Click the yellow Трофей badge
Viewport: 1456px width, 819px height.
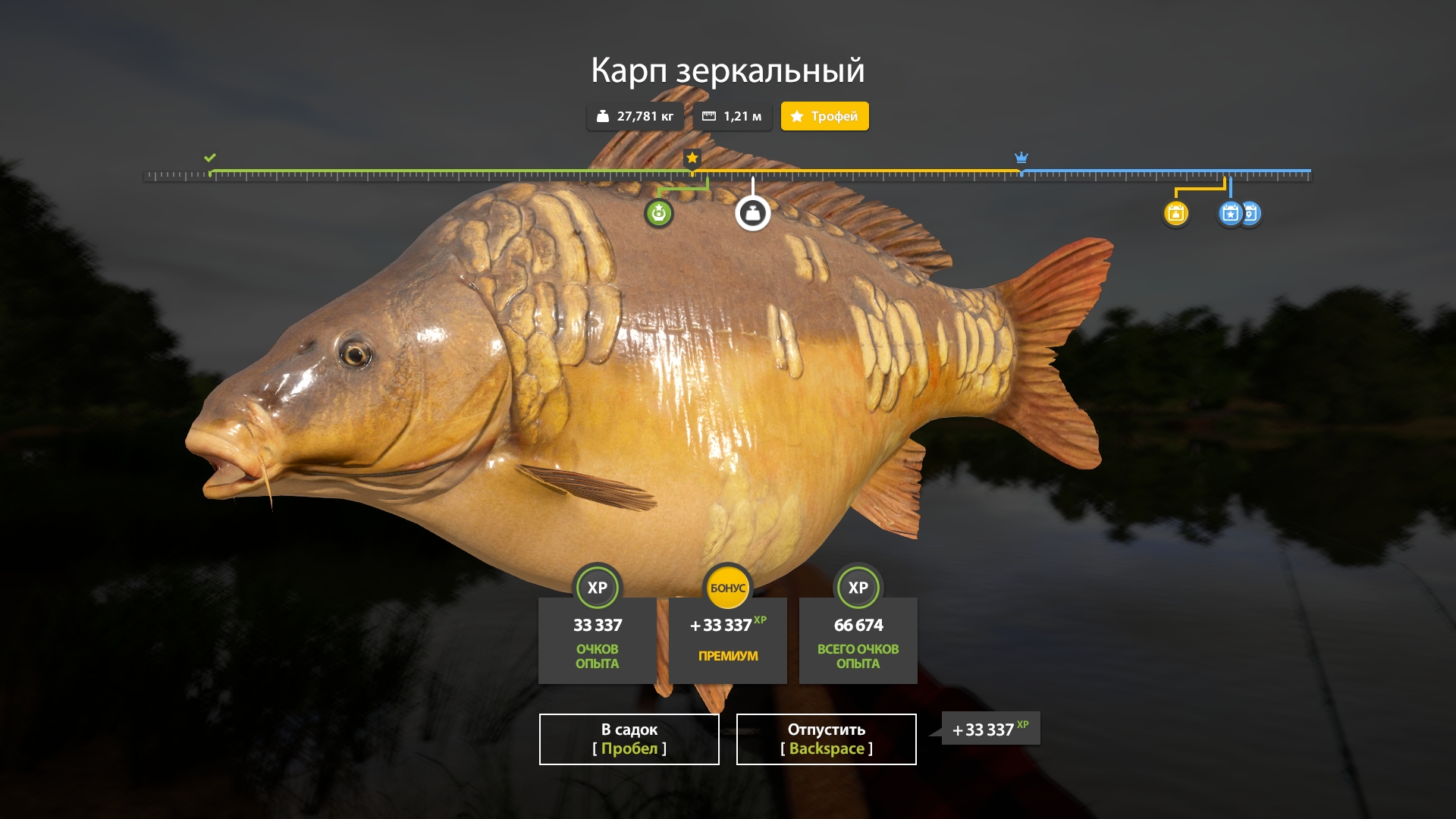pos(824,116)
